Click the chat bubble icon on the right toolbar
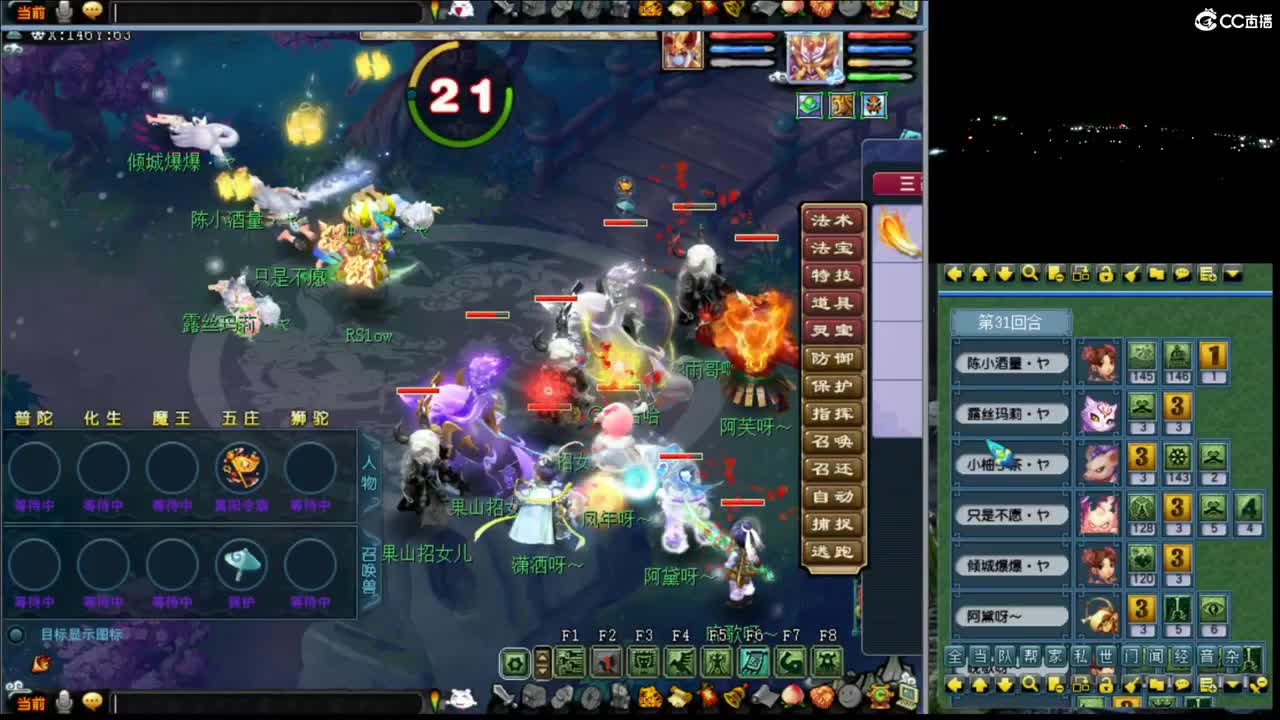This screenshot has height=720, width=1280. pyautogui.click(x=1181, y=275)
